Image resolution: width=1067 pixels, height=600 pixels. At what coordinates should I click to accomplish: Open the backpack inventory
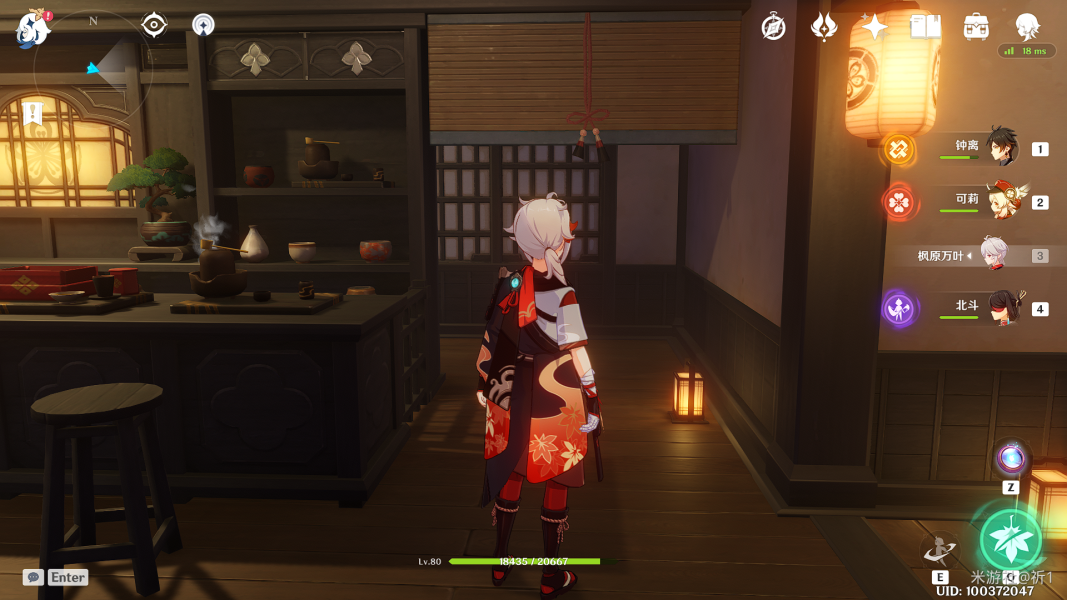[976, 27]
